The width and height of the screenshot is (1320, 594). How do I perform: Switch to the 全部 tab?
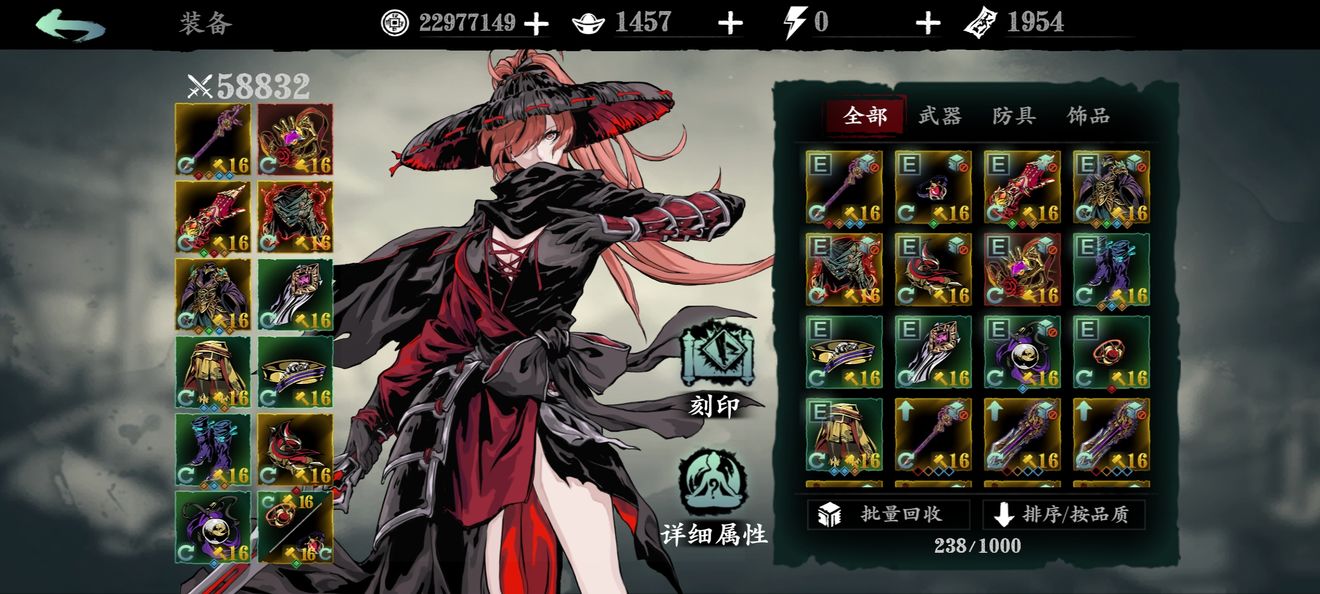click(865, 116)
